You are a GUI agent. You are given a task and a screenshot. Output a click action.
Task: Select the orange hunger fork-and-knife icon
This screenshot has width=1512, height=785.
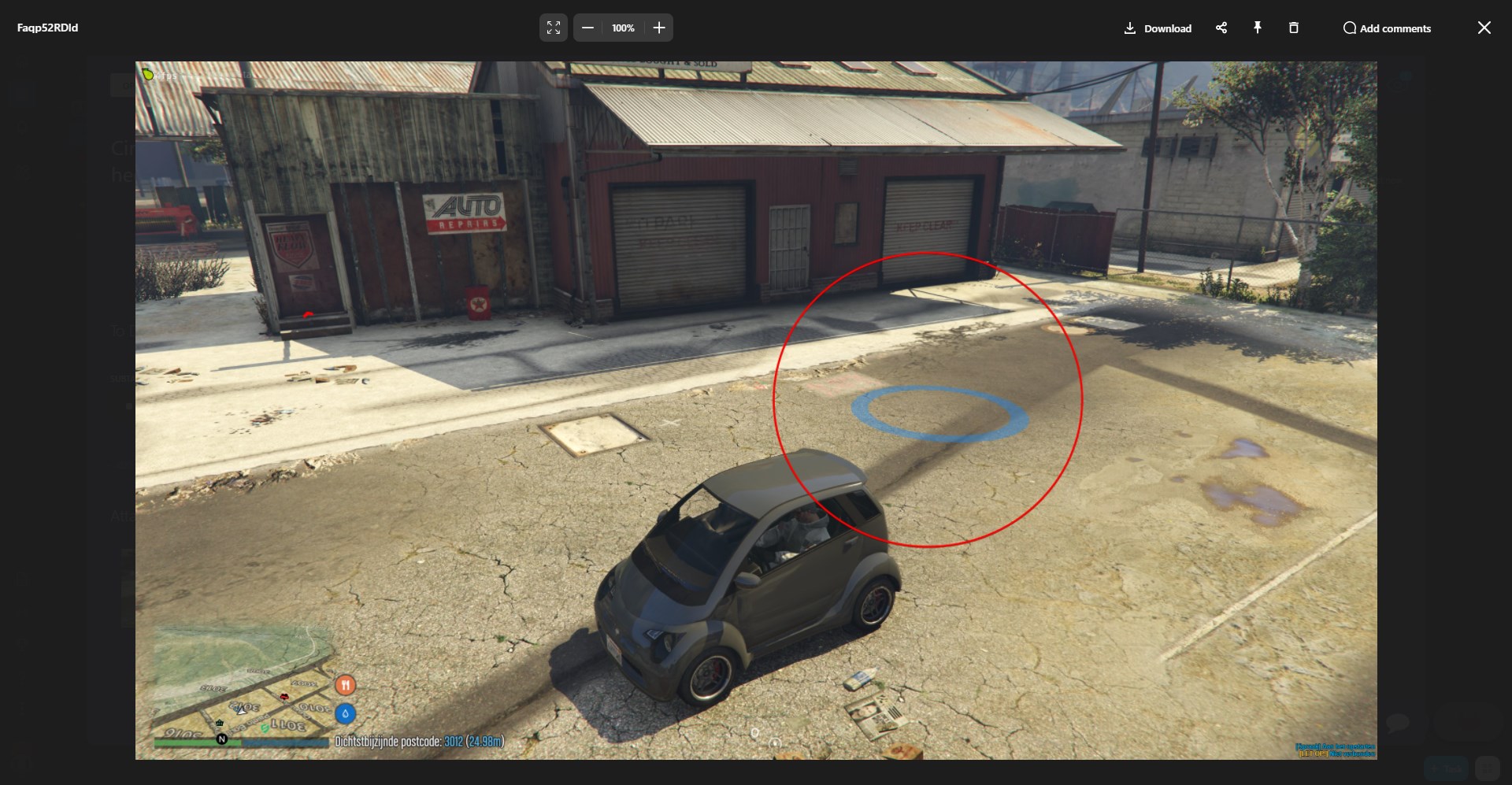pos(345,685)
